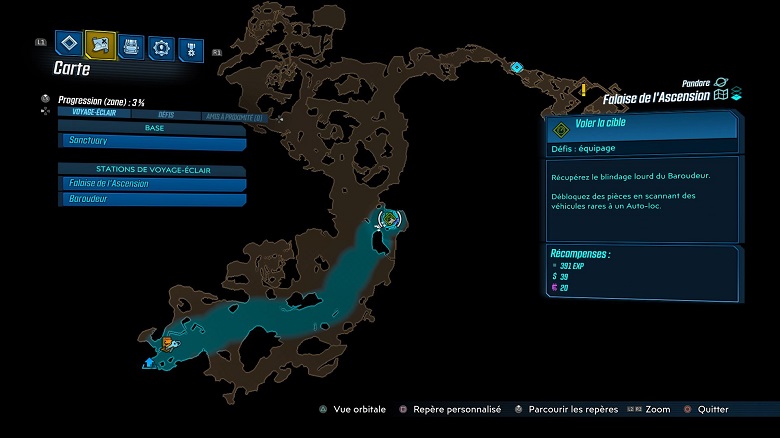Click the folded zone map icon

point(720,96)
